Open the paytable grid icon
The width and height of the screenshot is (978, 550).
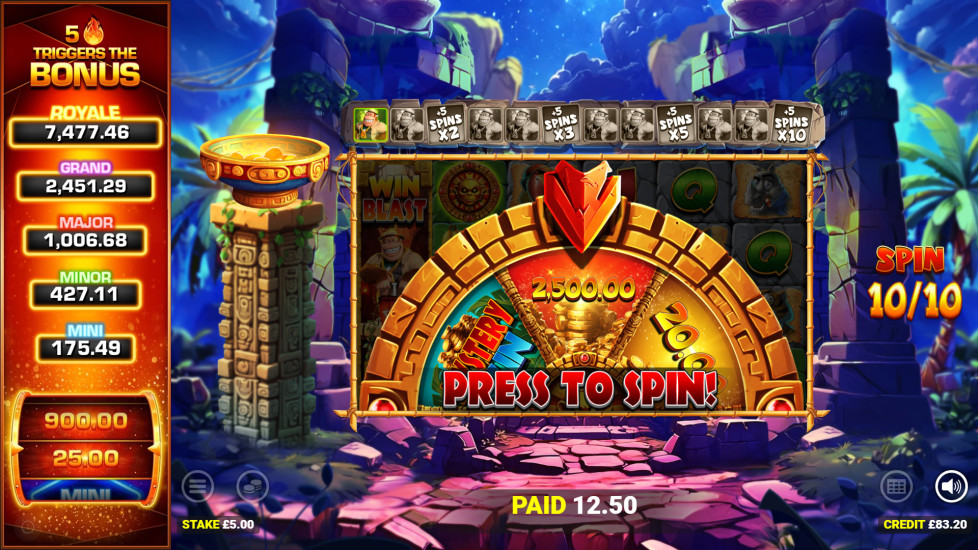click(895, 487)
